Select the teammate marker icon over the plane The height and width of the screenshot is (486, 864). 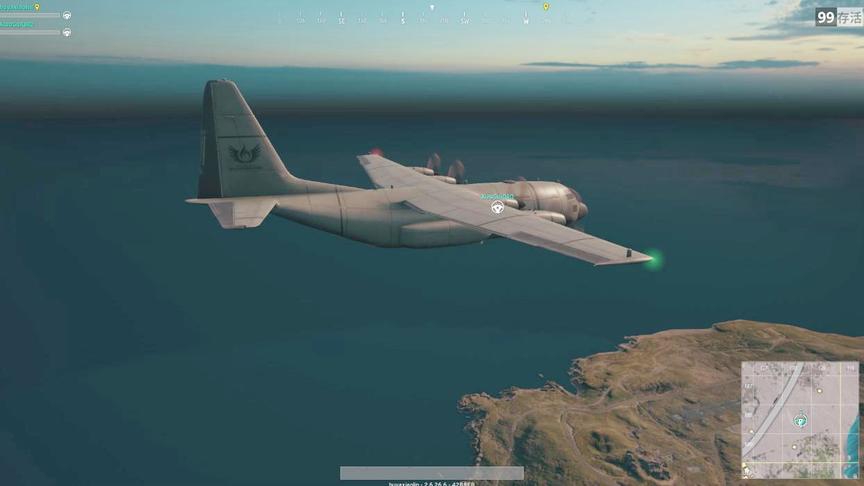(497, 207)
